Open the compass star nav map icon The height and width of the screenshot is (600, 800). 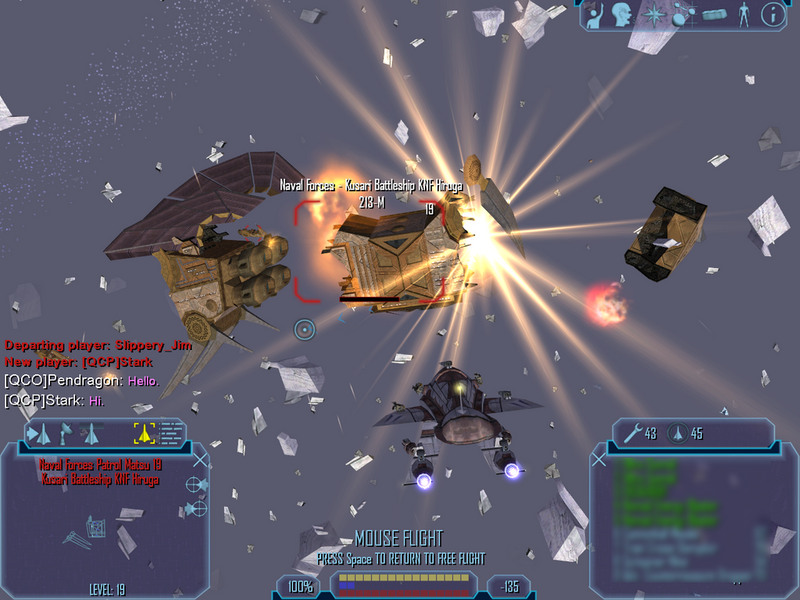(654, 15)
